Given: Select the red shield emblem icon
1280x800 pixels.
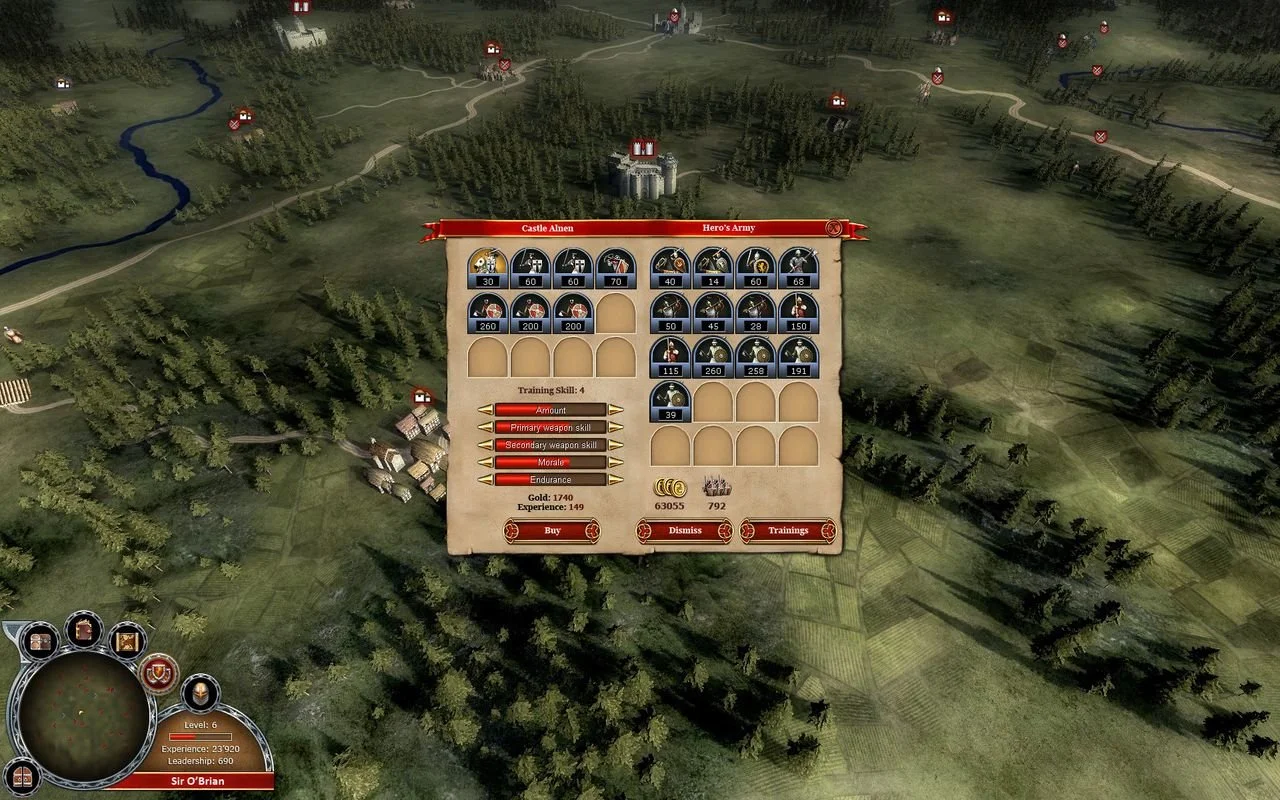Looking at the screenshot, I should [x=160, y=673].
